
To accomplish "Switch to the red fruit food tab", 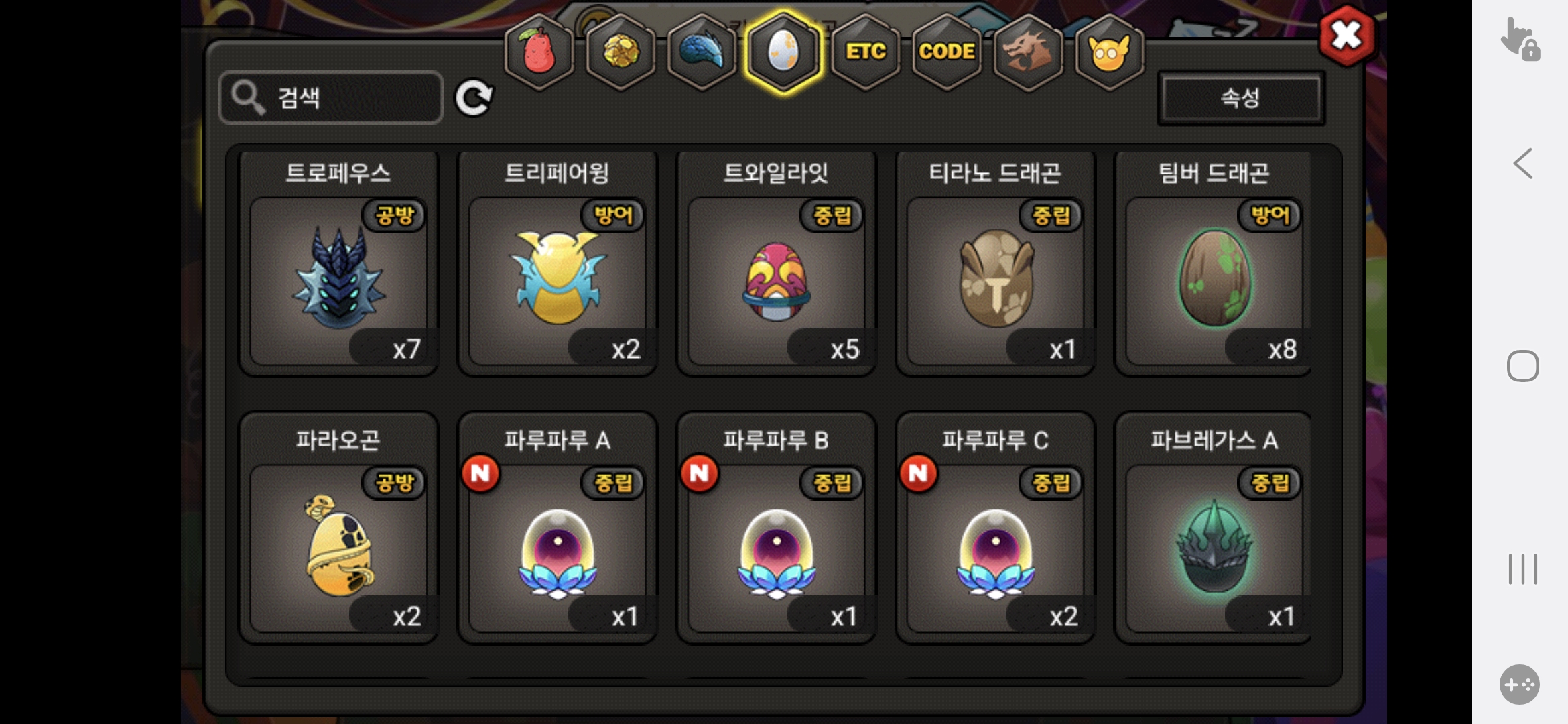I will [x=539, y=52].
